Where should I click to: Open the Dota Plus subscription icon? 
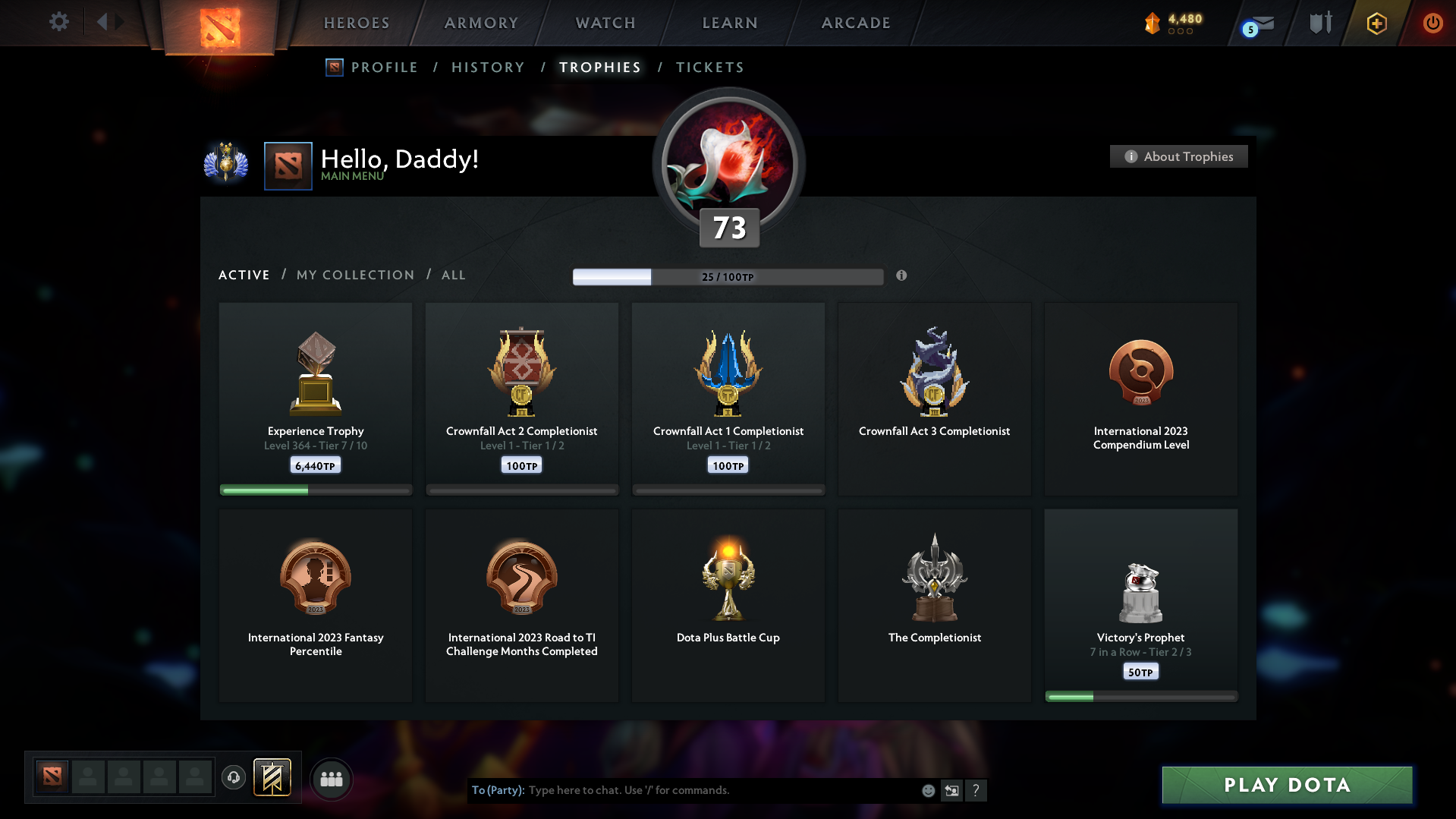tap(1376, 23)
